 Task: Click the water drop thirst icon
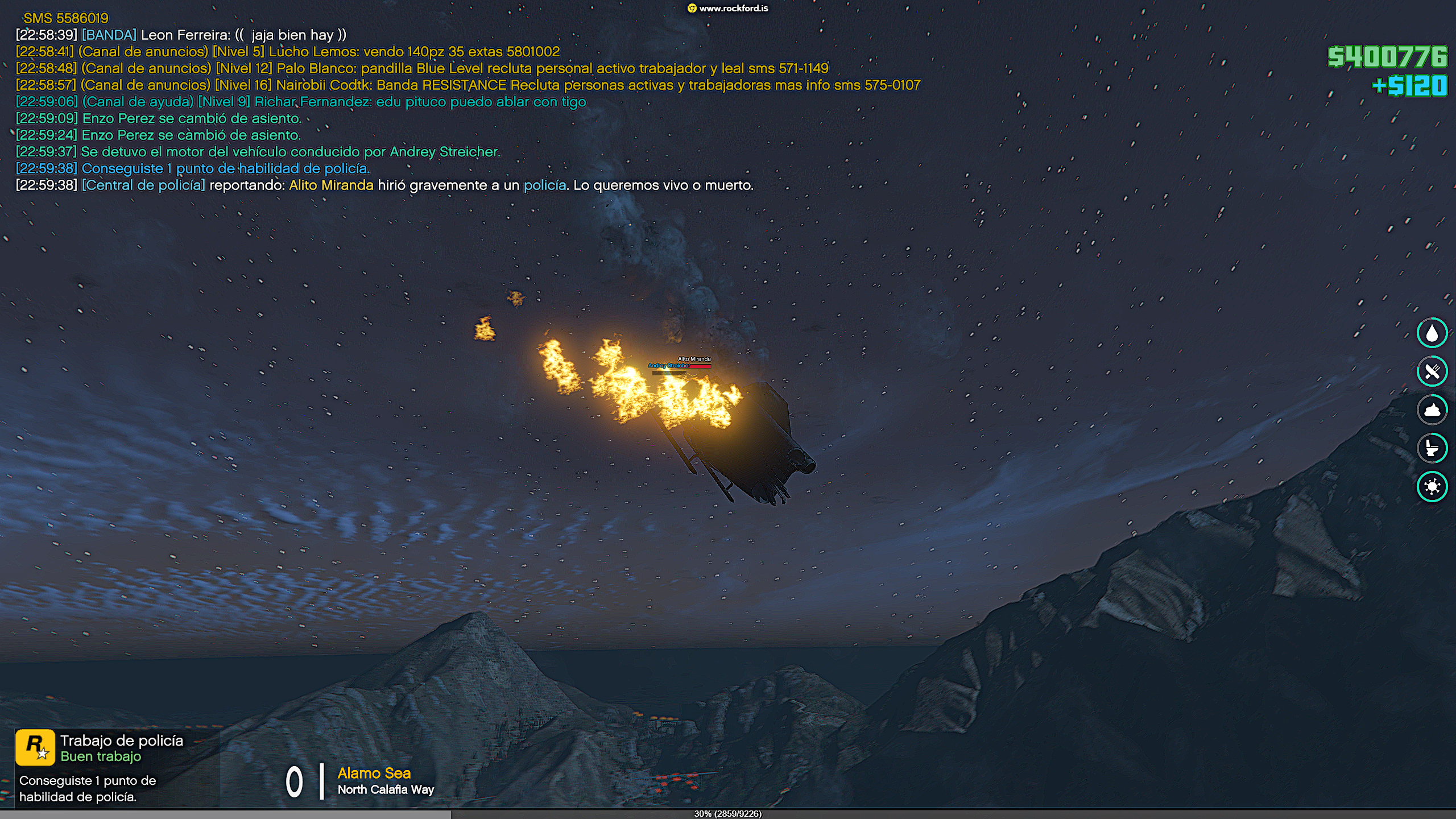pos(1432,333)
